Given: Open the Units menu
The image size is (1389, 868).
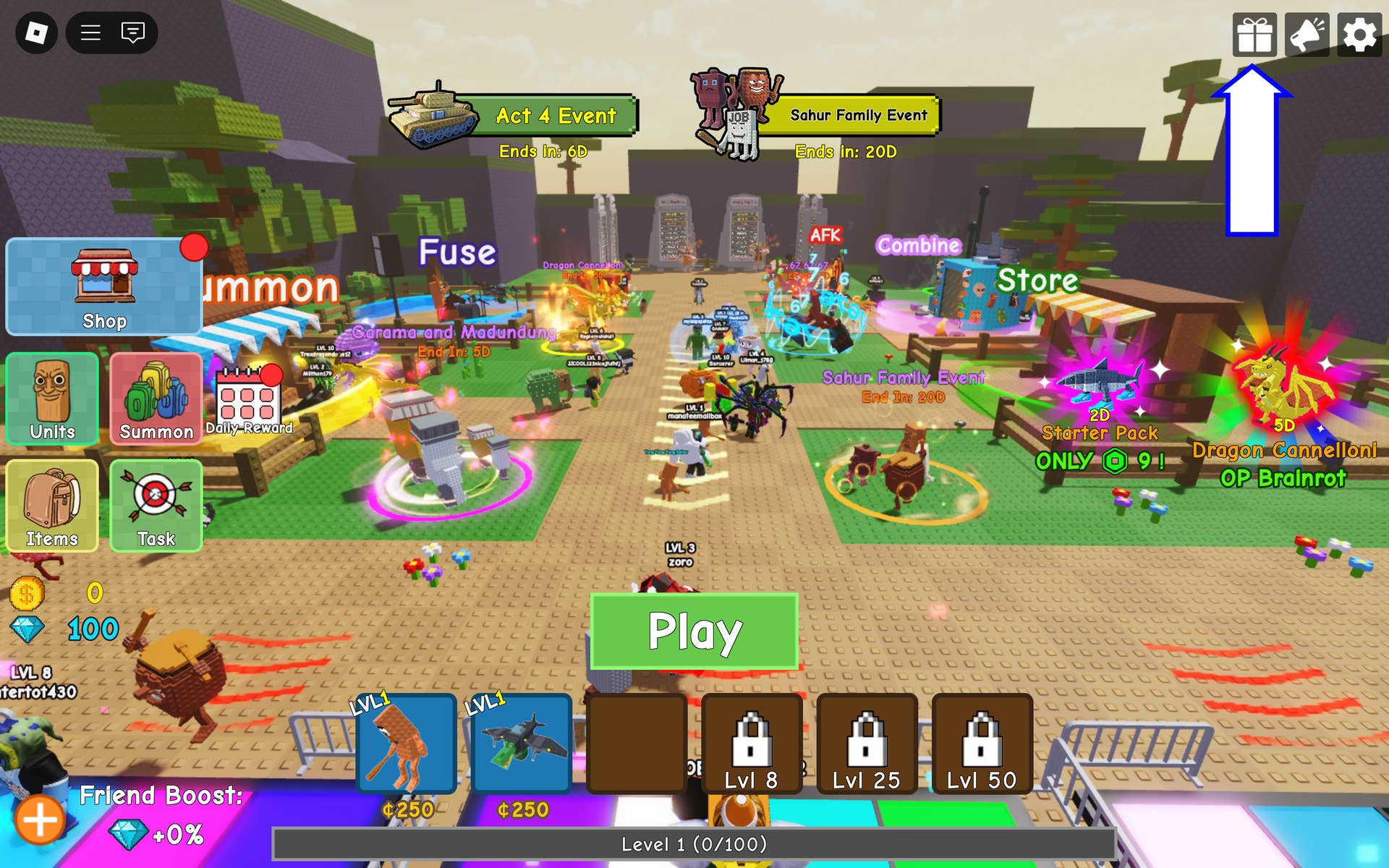Looking at the screenshot, I should pos(51,399).
